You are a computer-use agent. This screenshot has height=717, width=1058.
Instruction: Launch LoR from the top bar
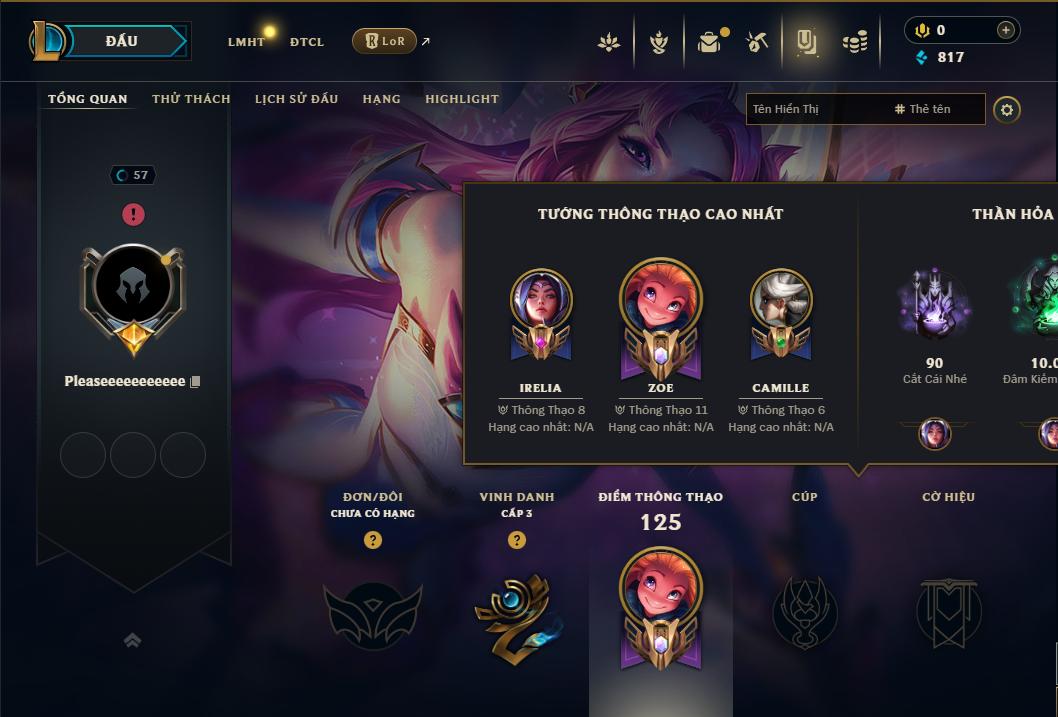point(384,41)
